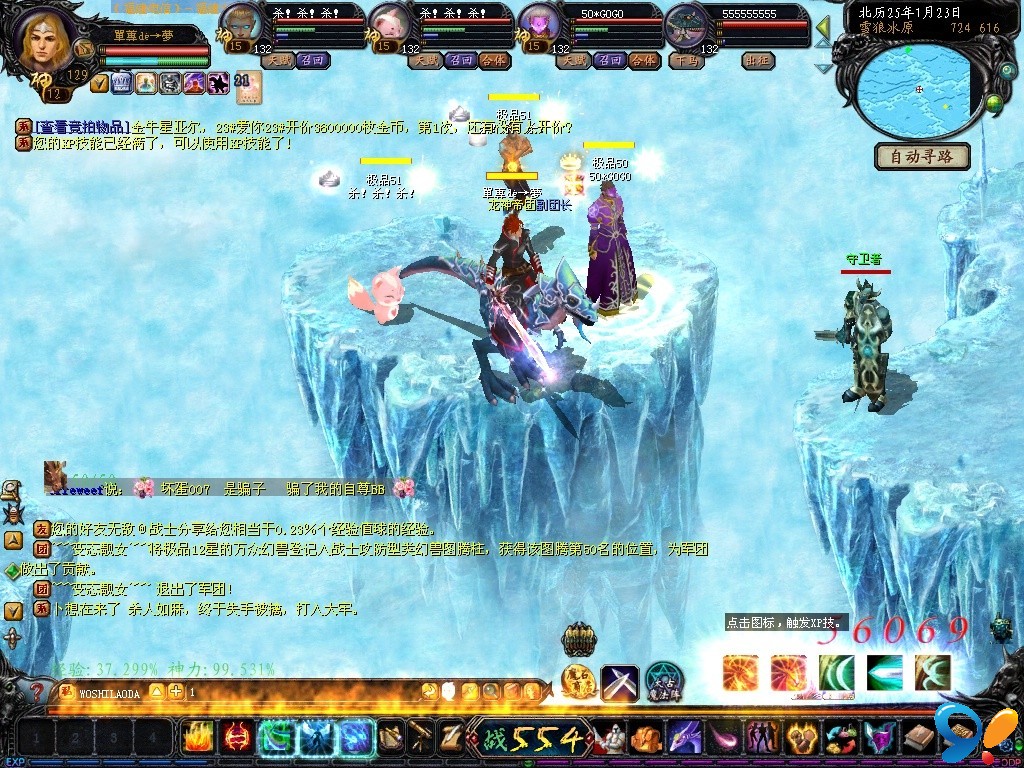1024x768 pixels.
Task: Use the red rune circle skill
Action: [237, 738]
